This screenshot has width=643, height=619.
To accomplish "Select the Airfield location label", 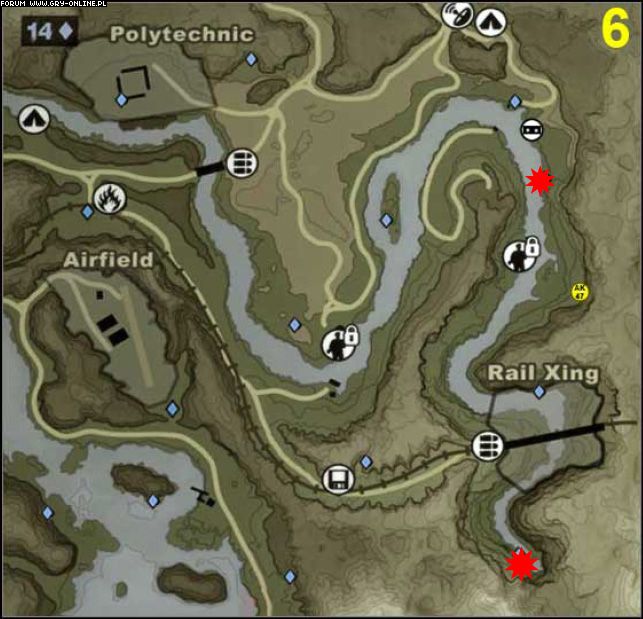I will [x=108, y=259].
